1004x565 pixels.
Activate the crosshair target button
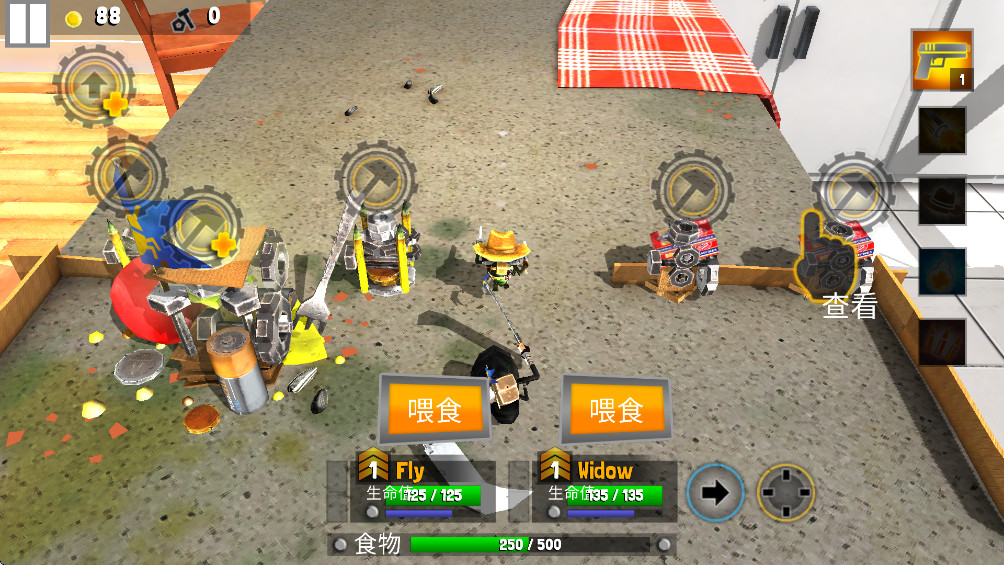pos(785,493)
